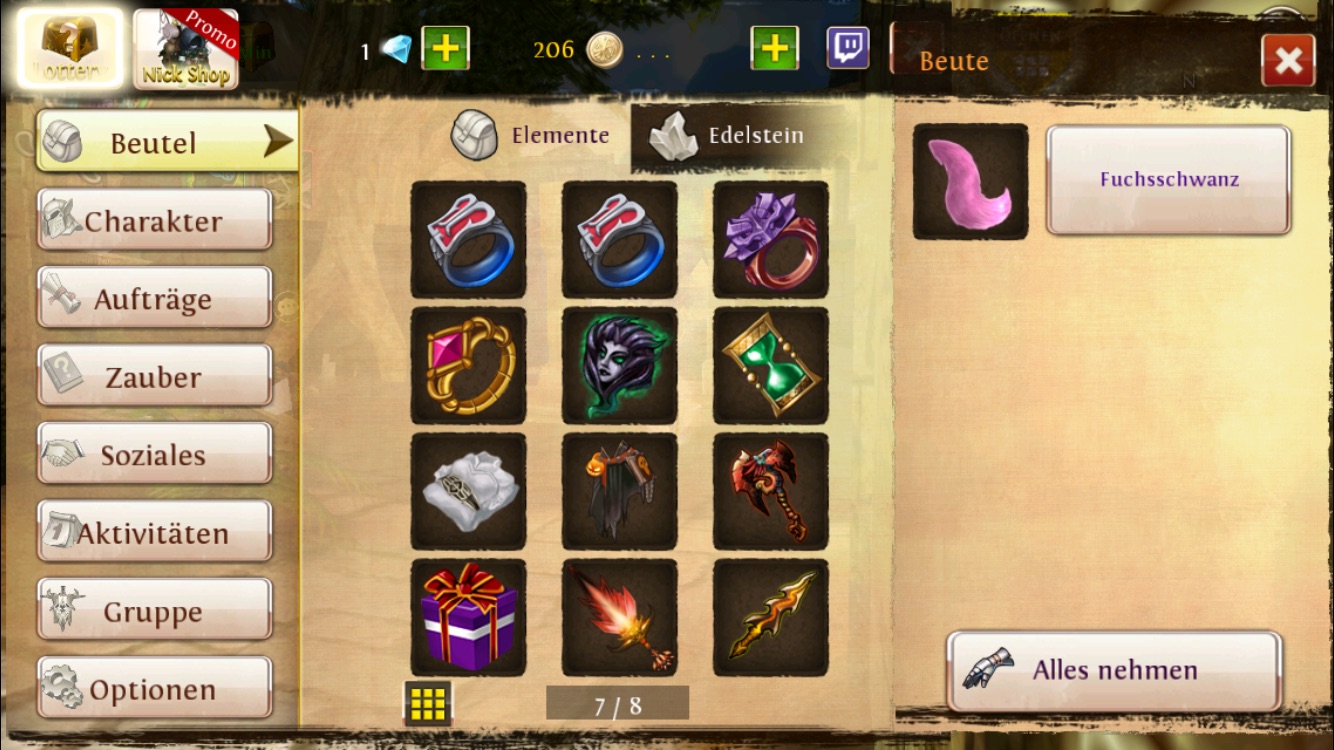Image resolution: width=1334 pixels, height=750 pixels.
Task: Click the yellow grid sort button
Action: [x=428, y=704]
